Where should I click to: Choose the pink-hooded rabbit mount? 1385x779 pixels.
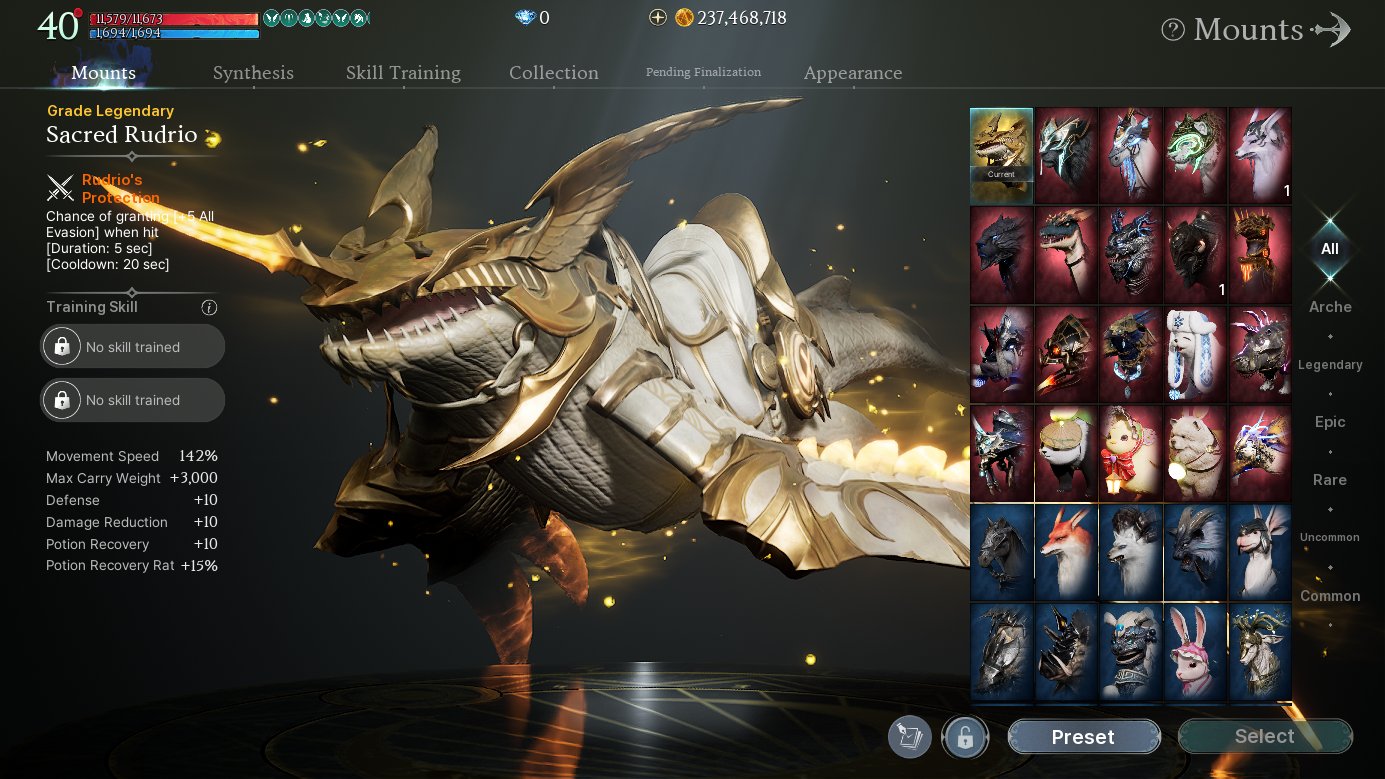1195,651
